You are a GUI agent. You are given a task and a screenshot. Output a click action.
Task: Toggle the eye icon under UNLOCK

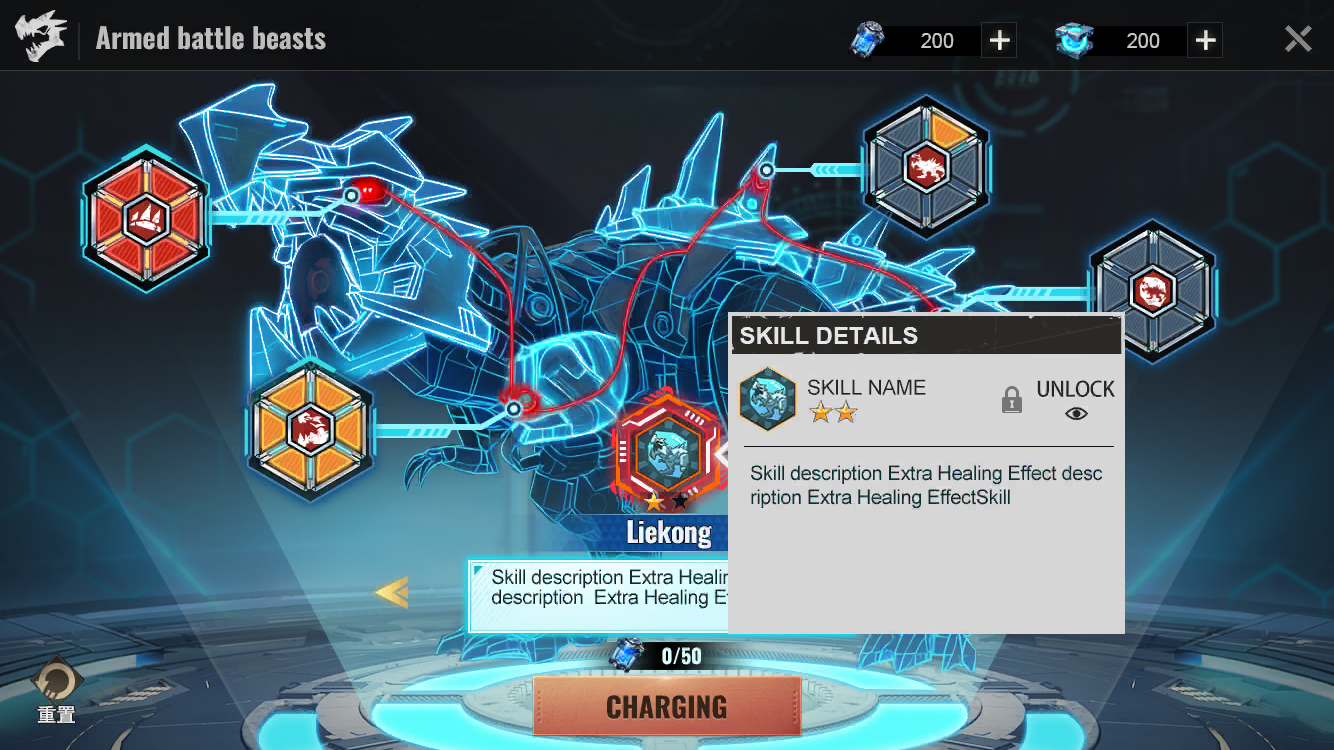(1076, 413)
